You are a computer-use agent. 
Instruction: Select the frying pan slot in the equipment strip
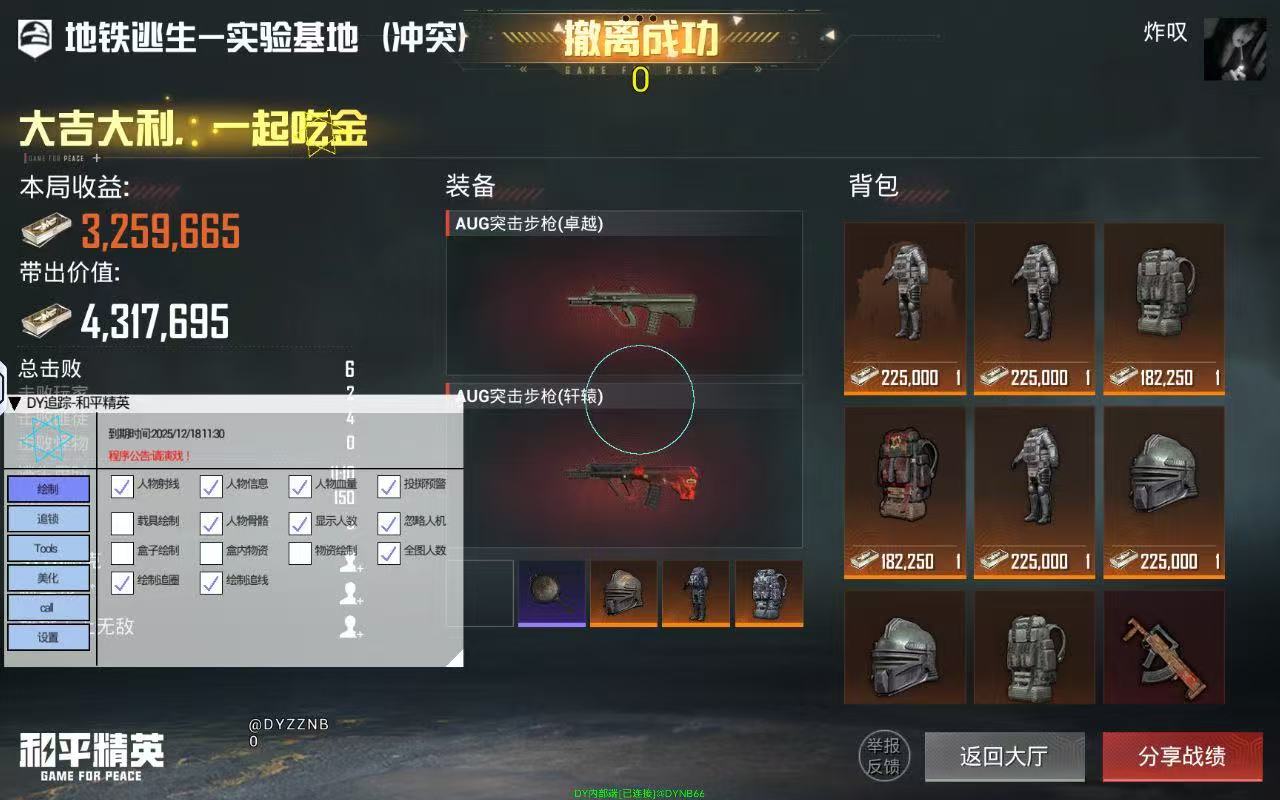tap(550, 594)
